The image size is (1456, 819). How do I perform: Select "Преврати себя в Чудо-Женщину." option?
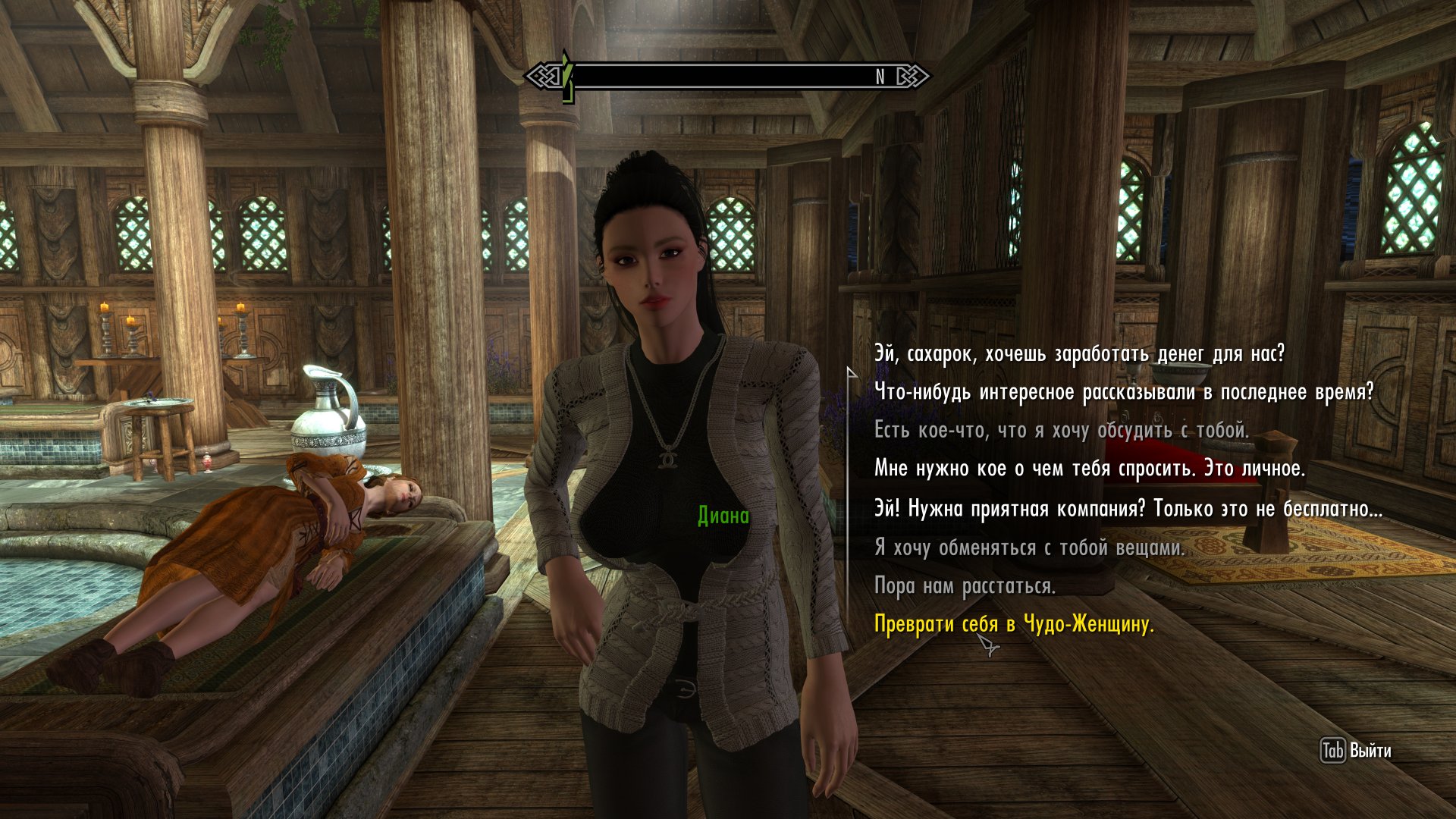coord(1013,625)
